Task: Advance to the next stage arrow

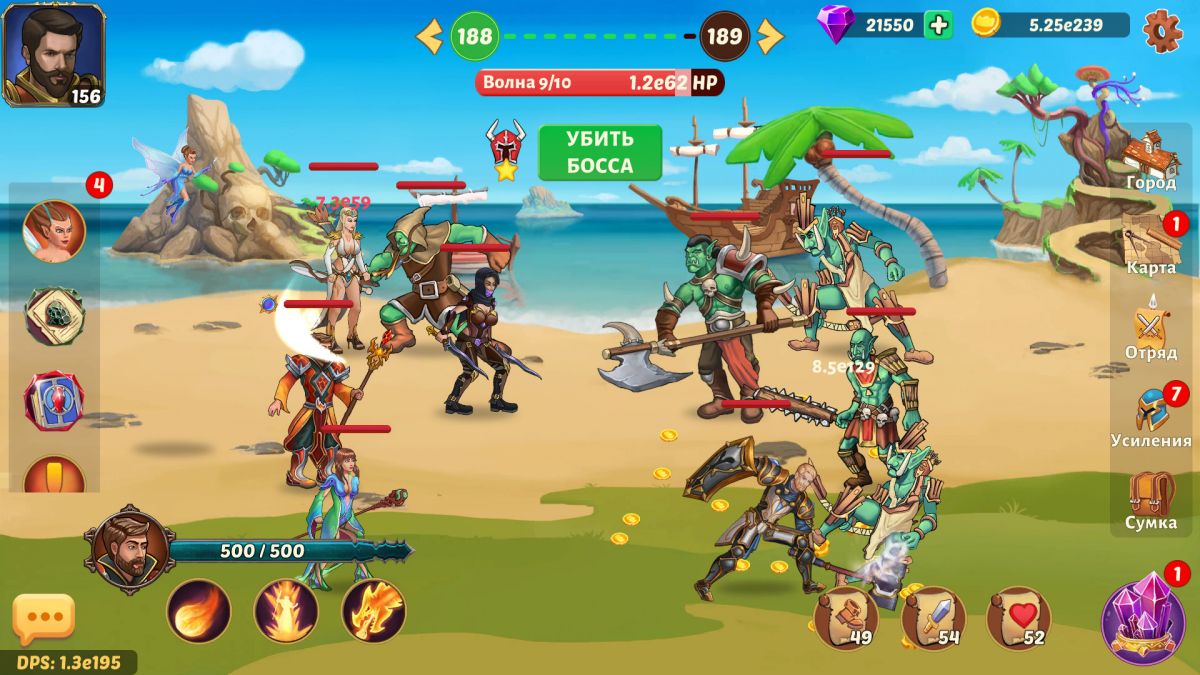Action: (770, 37)
